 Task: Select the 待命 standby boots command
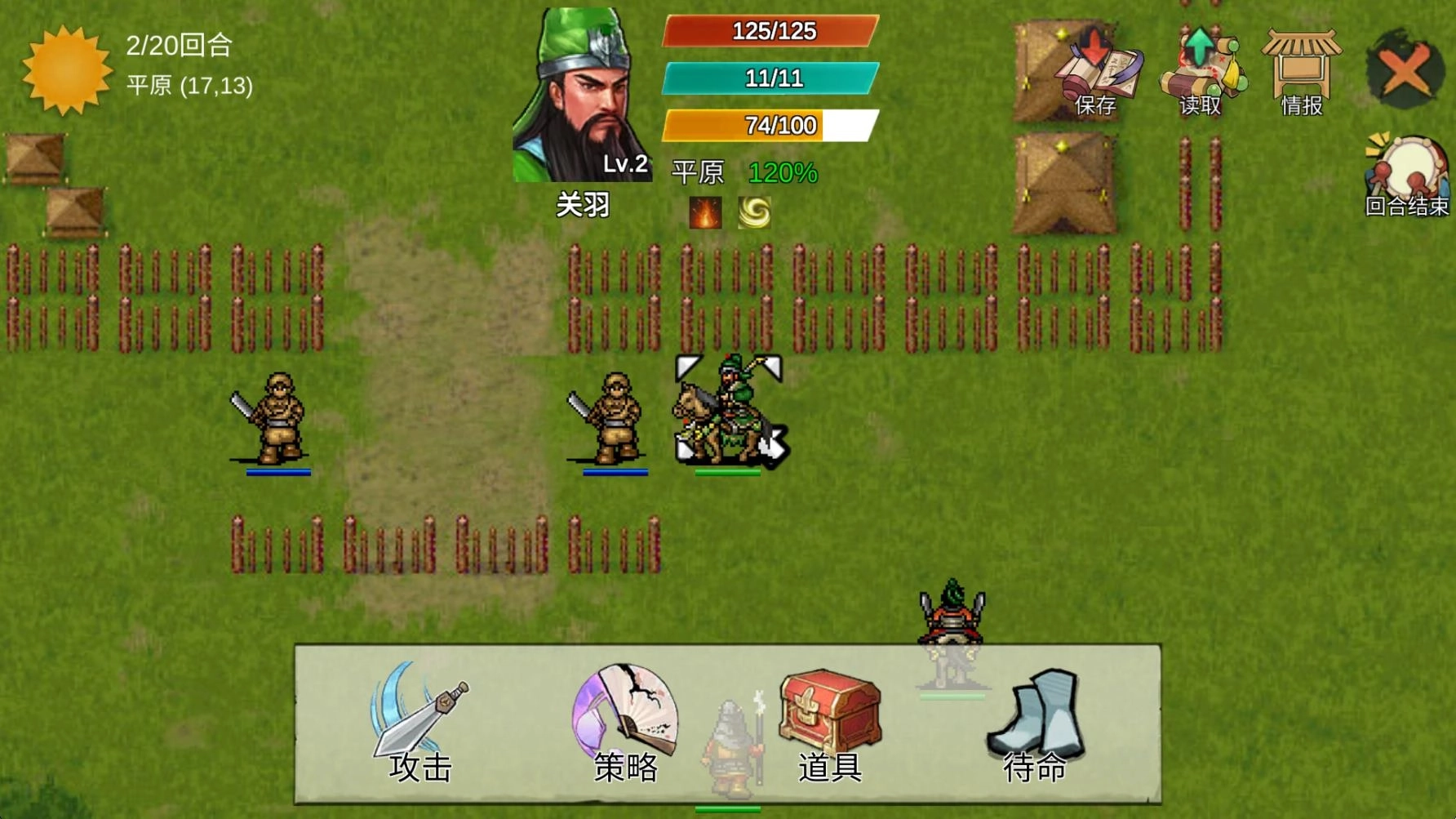tap(1035, 723)
